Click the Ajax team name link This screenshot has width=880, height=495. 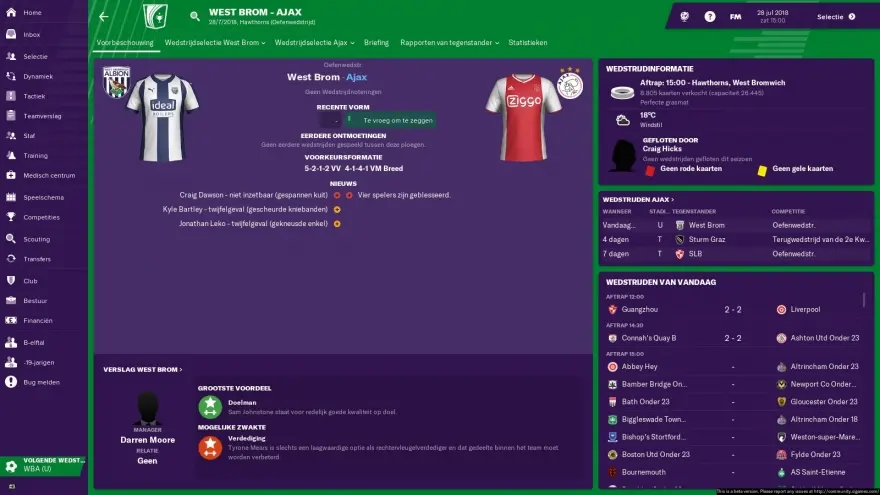pos(357,76)
